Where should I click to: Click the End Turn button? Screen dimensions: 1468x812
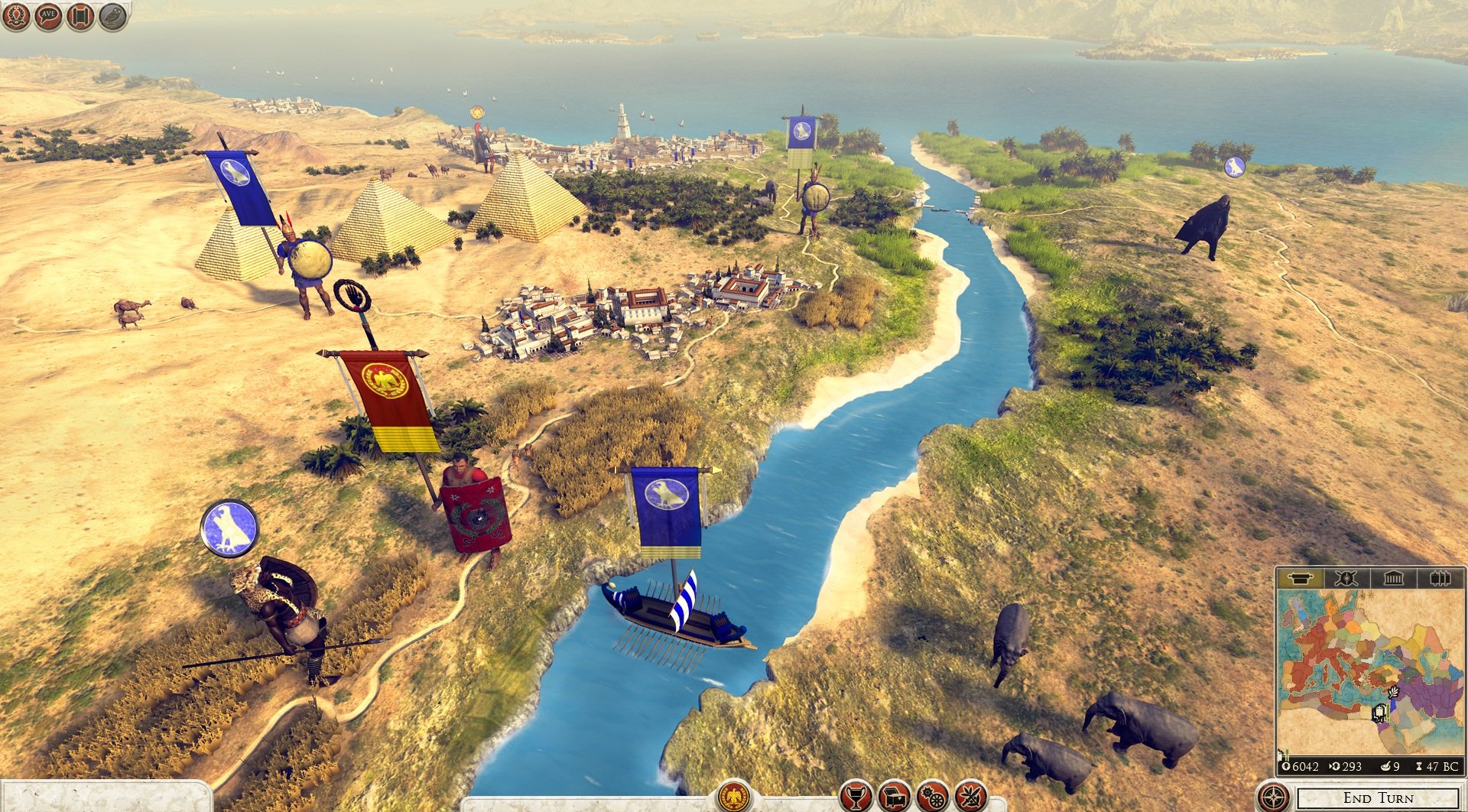point(1378,798)
